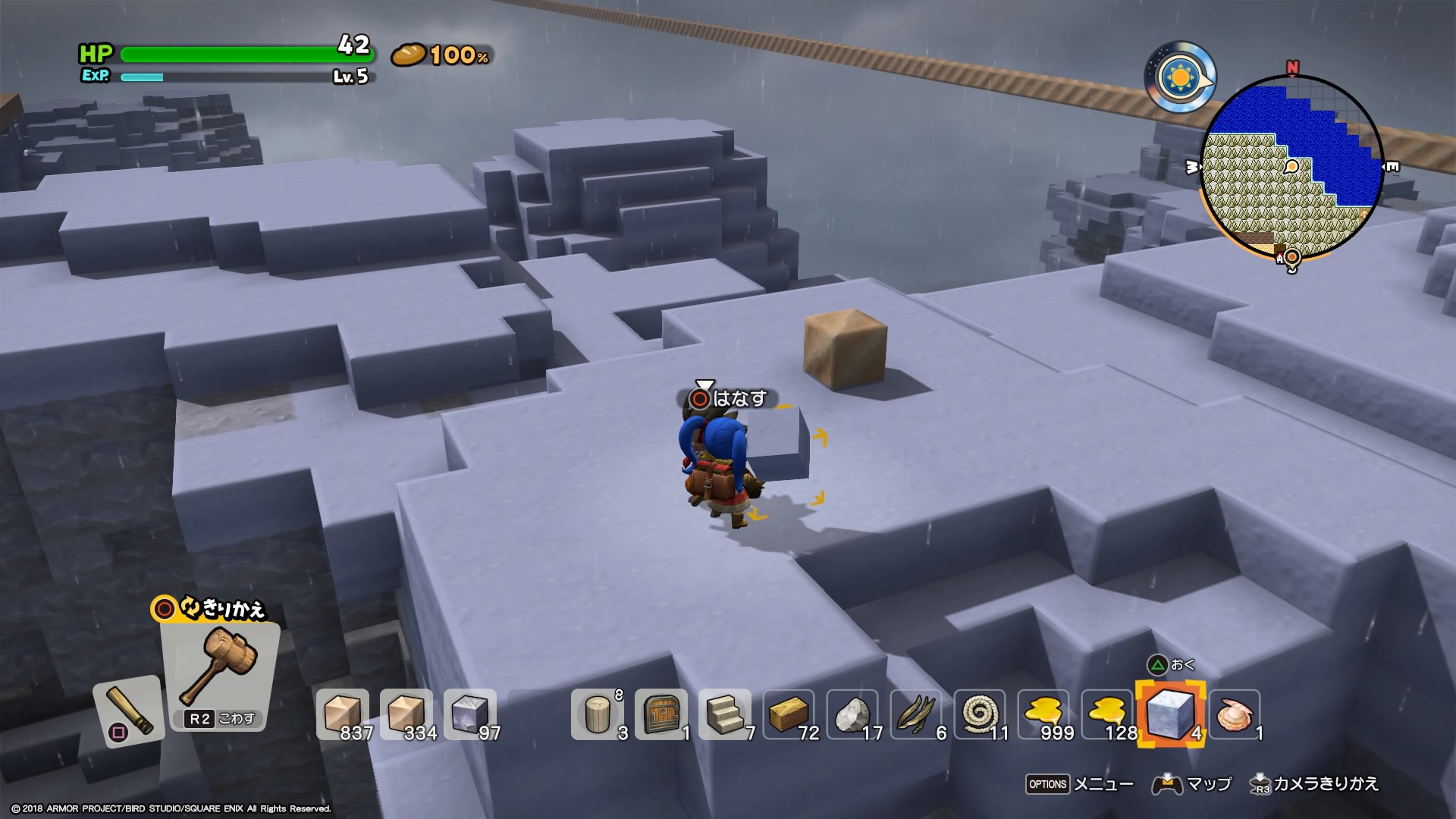Select the yellow goo stack of 999
This screenshot has width=1456, height=819.
pos(1043,714)
